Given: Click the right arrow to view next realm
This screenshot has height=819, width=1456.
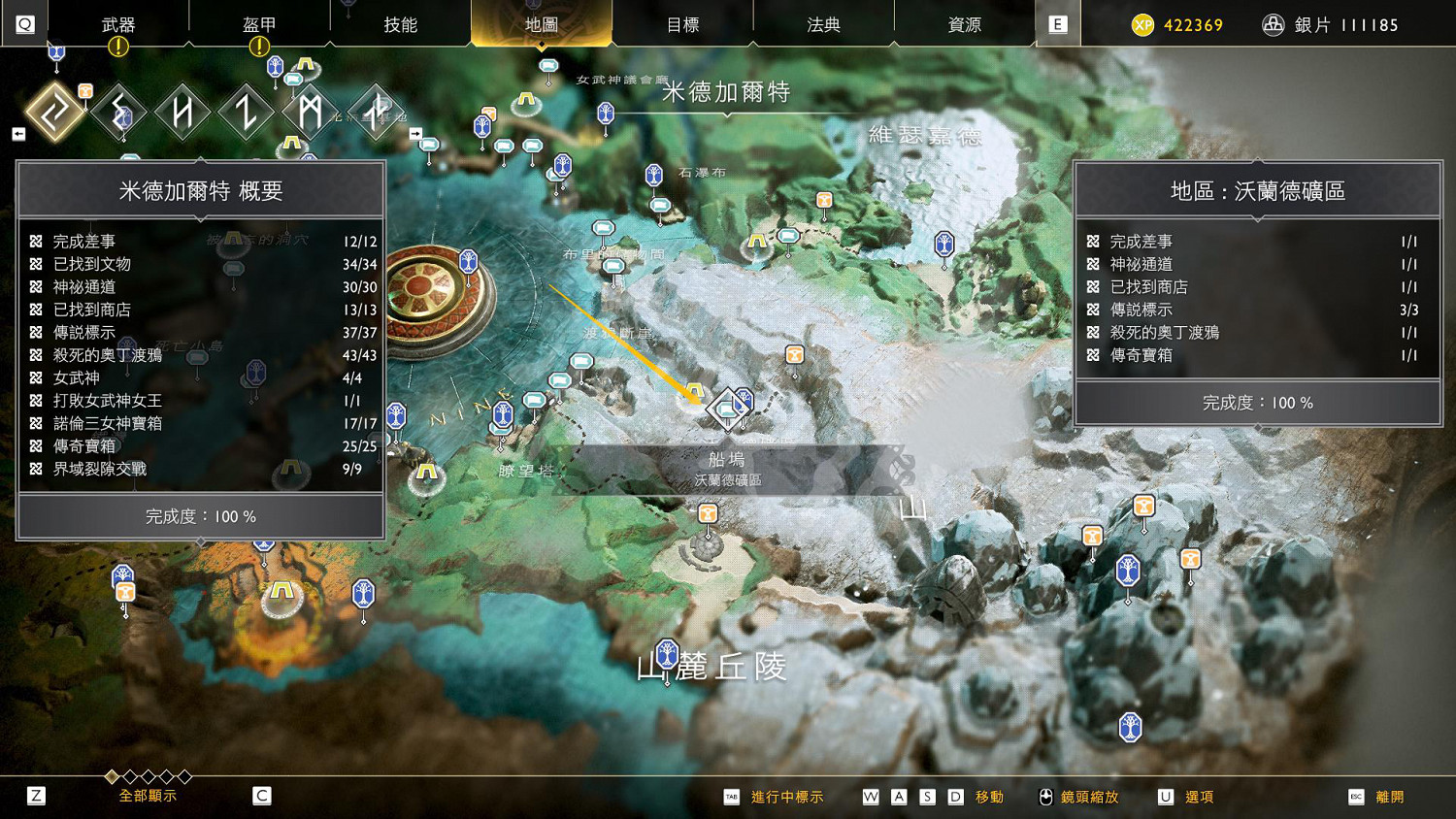Looking at the screenshot, I should 417,133.
